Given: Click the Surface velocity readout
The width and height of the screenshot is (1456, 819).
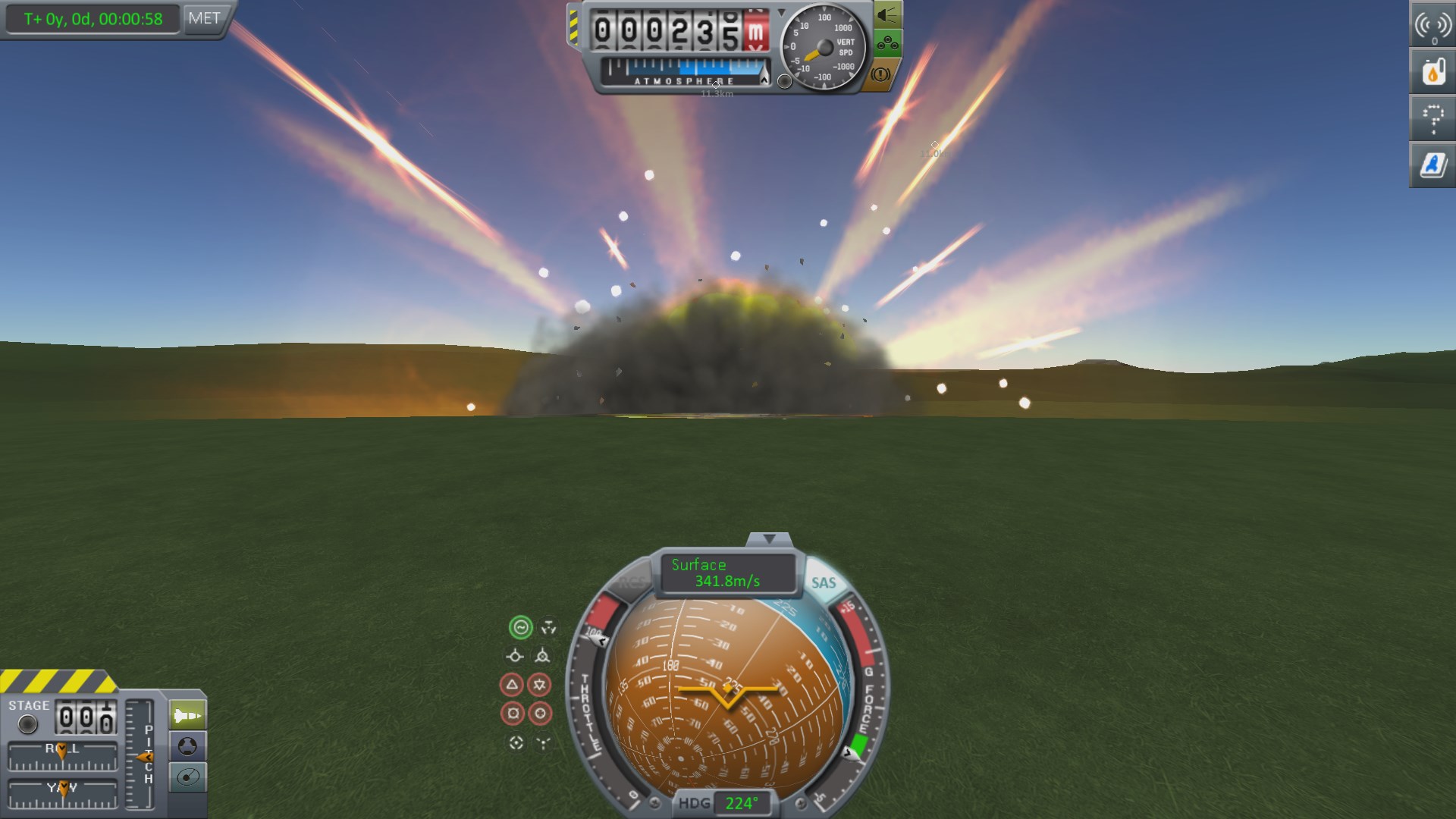Looking at the screenshot, I should click(x=729, y=573).
